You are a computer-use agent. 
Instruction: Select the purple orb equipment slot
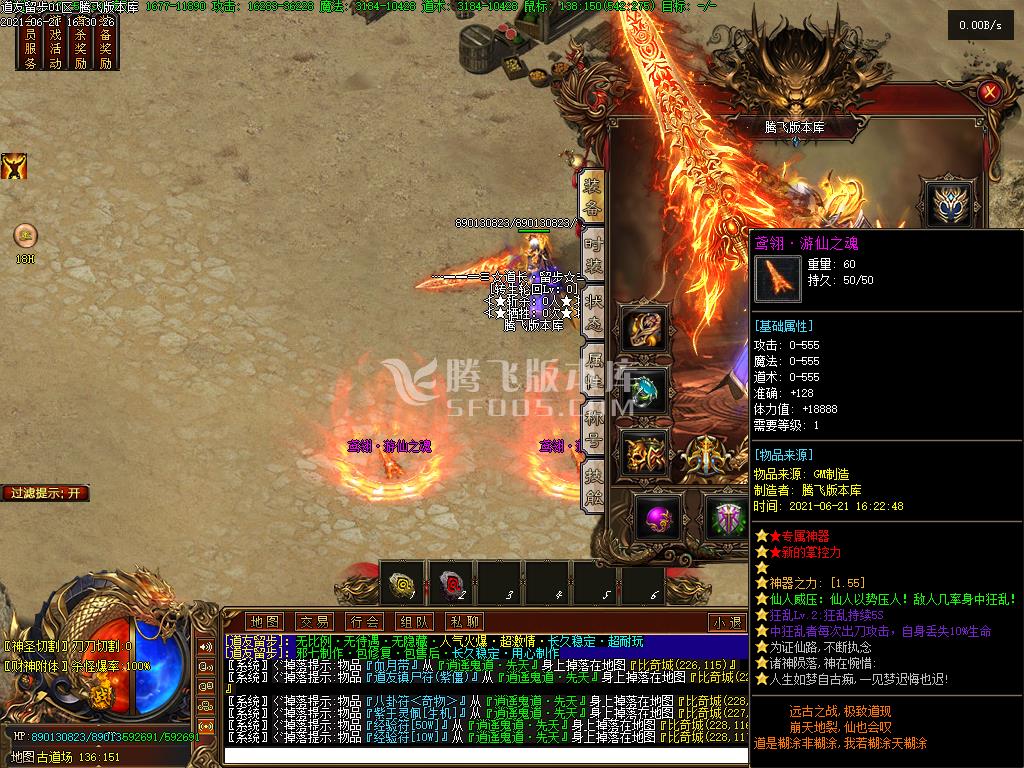point(657,517)
